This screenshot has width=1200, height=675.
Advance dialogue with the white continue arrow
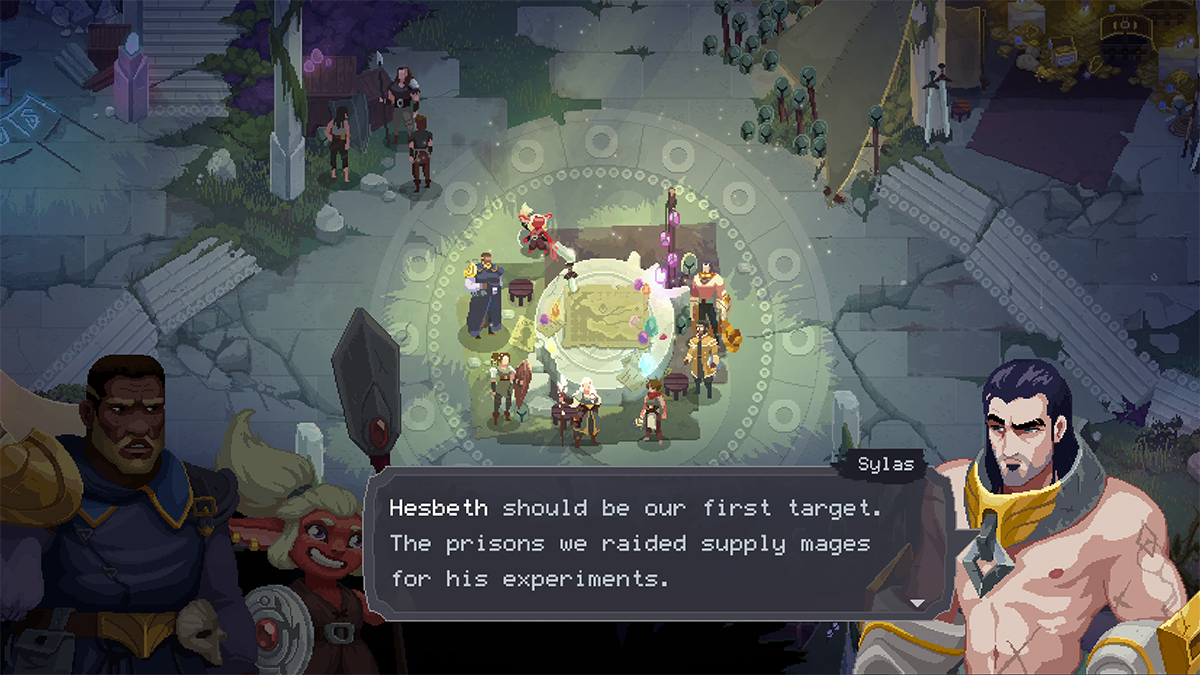tap(917, 603)
